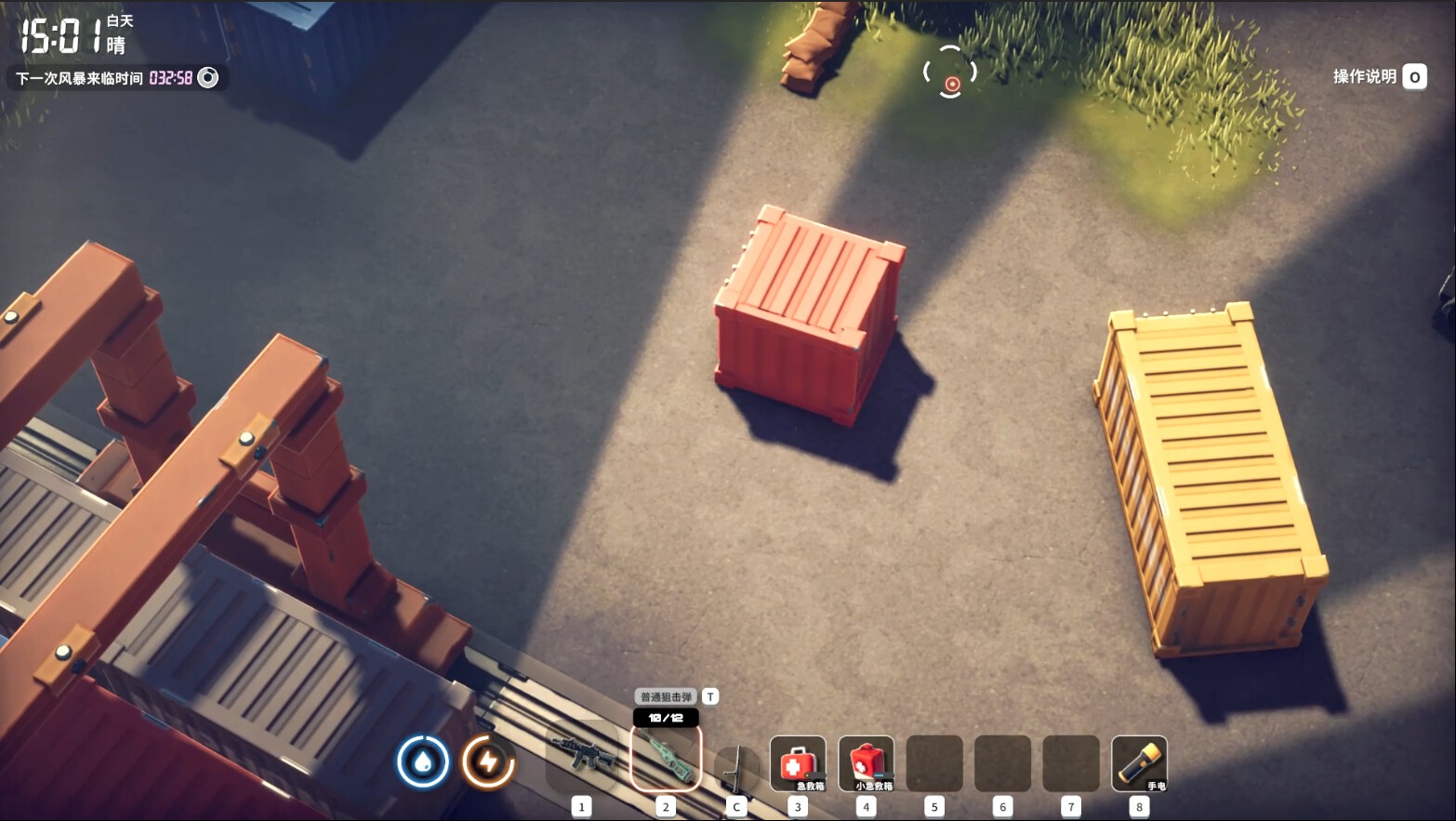
Task: Click the 普通狙击弹 ammo type label
Action: pos(666,696)
